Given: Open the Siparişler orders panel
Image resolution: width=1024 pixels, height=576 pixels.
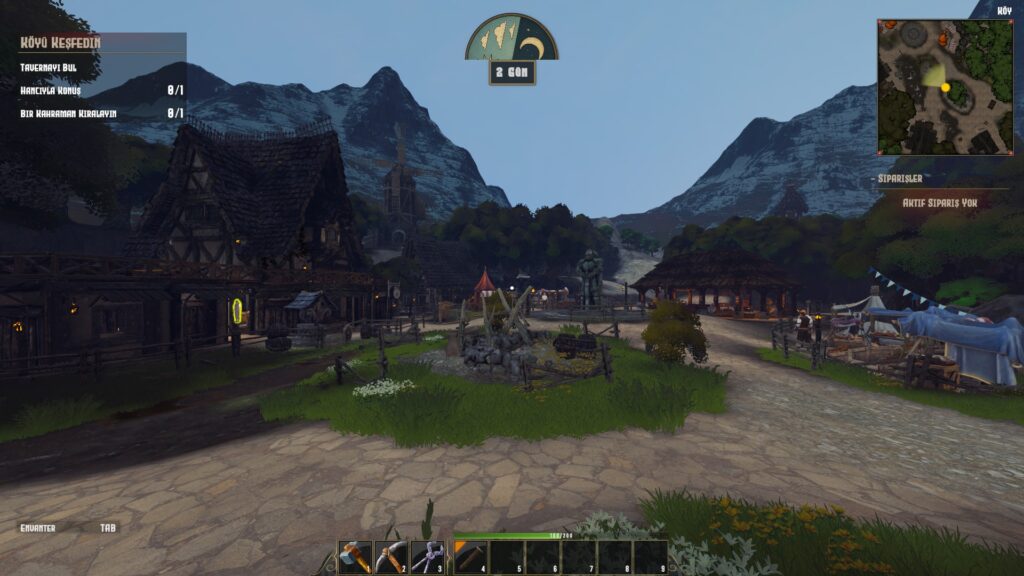Looking at the screenshot, I should (900, 178).
